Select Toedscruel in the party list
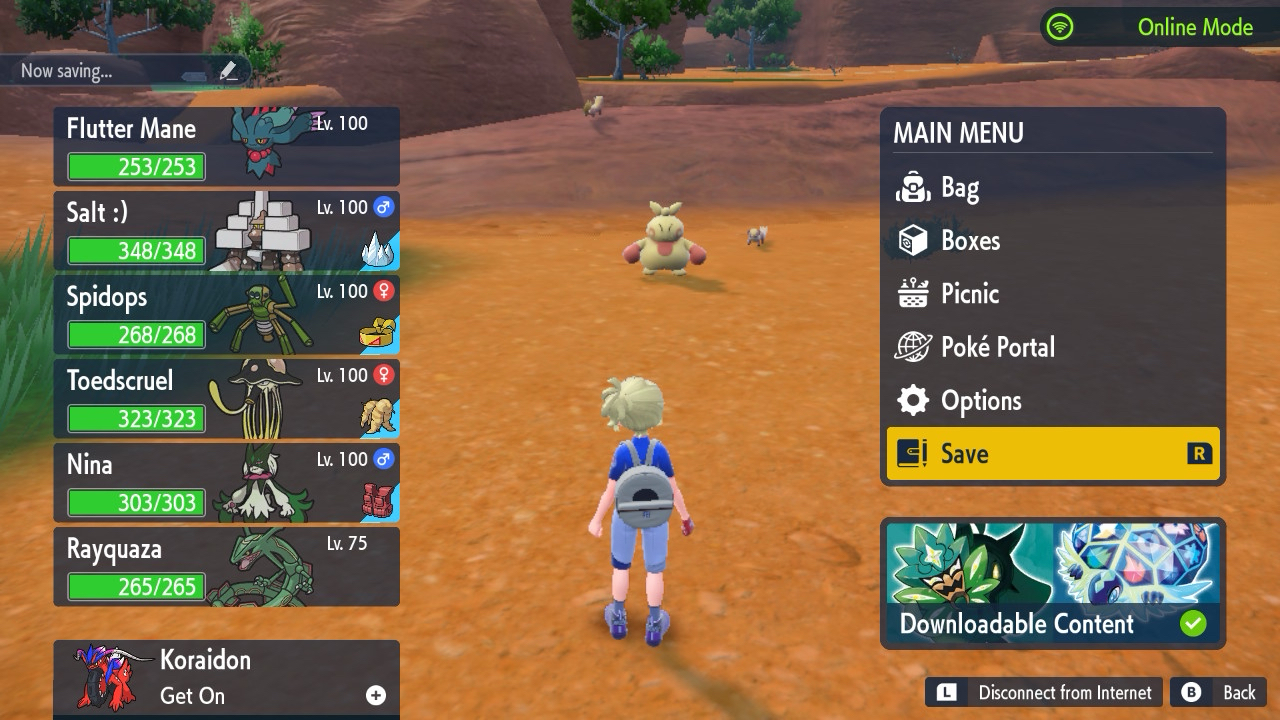Viewport: 1280px width, 720px height. pos(226,399)
